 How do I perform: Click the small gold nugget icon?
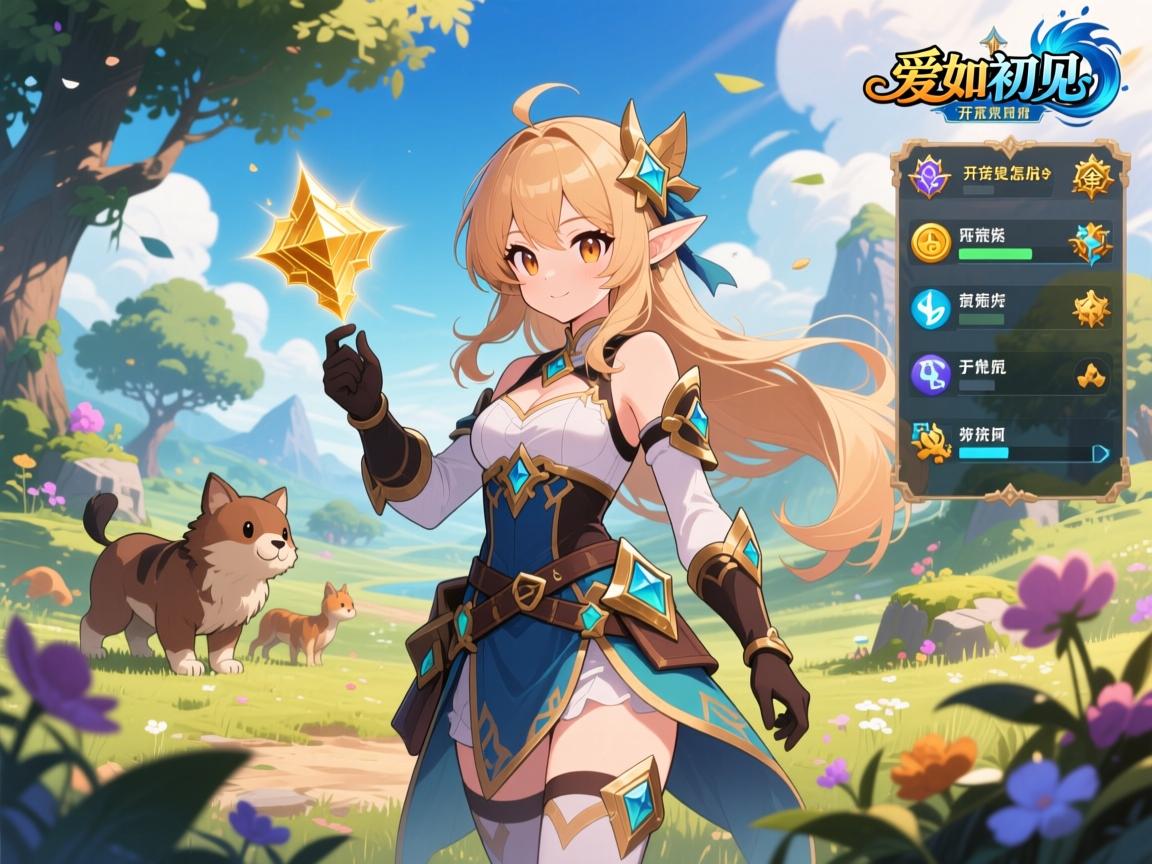pyautogui.click(x=1088, y=375)
